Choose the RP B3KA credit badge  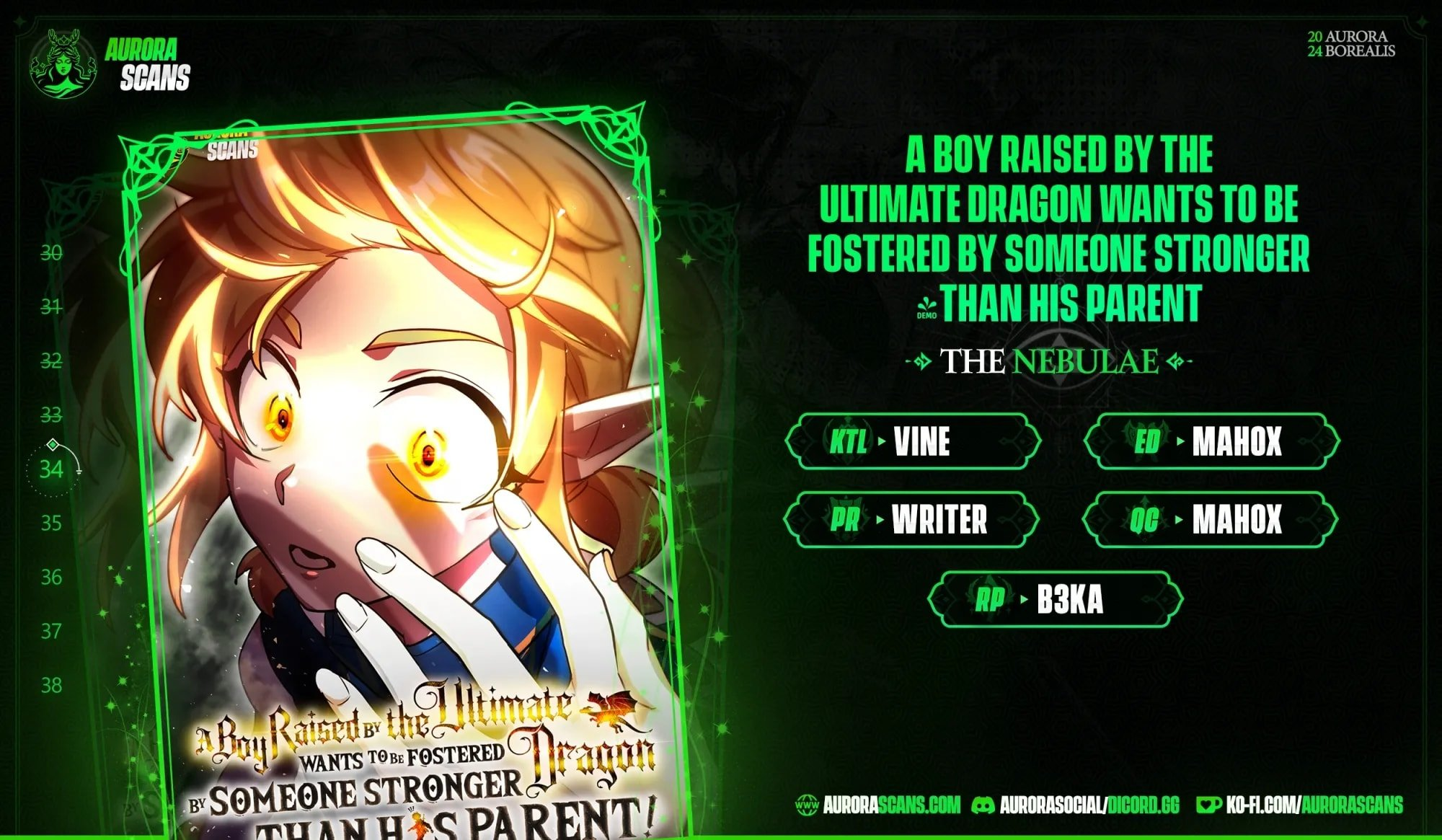tap(1055, 599)
